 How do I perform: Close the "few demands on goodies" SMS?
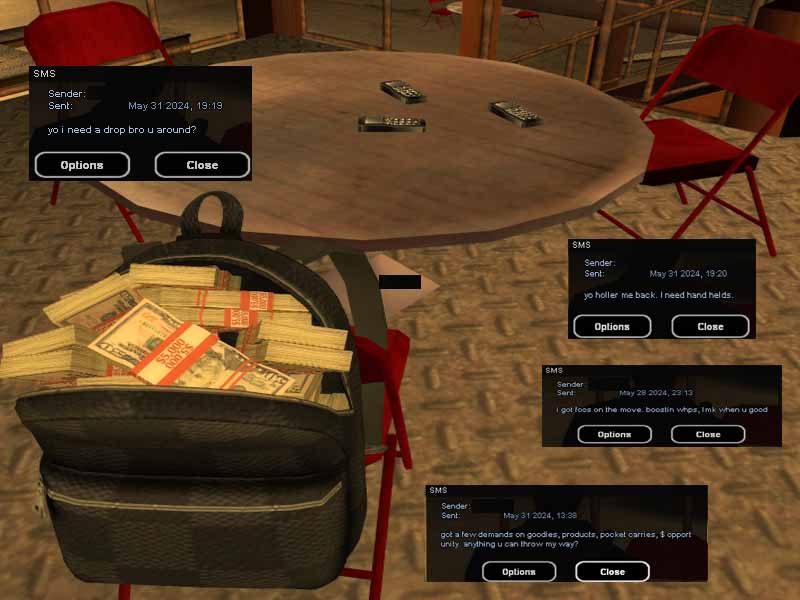[x=612, y=572]
